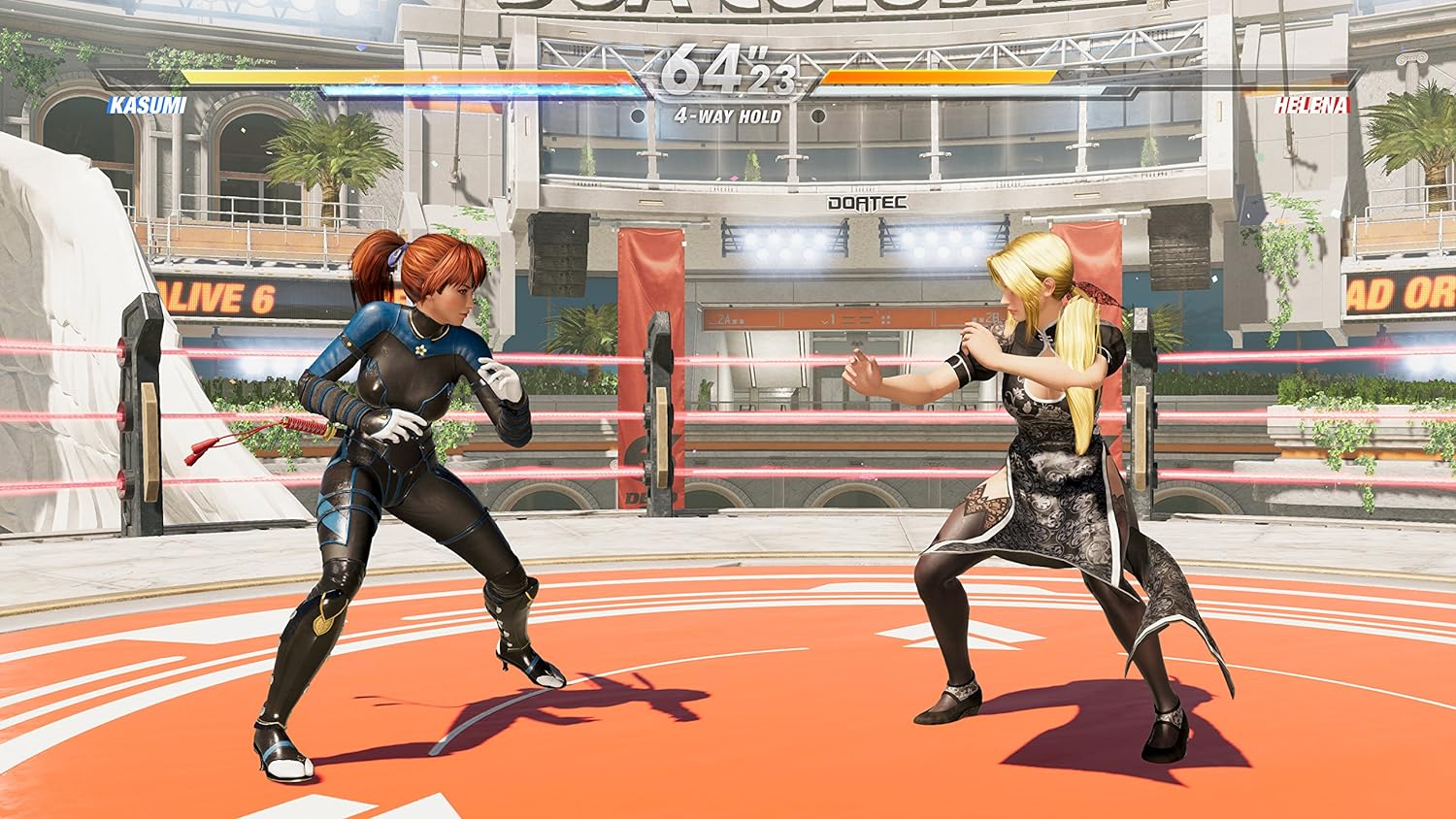This screenshot has height=819, width=1456.
Task: Click the 2B gate sign on the right
Action: pos(990,317)
